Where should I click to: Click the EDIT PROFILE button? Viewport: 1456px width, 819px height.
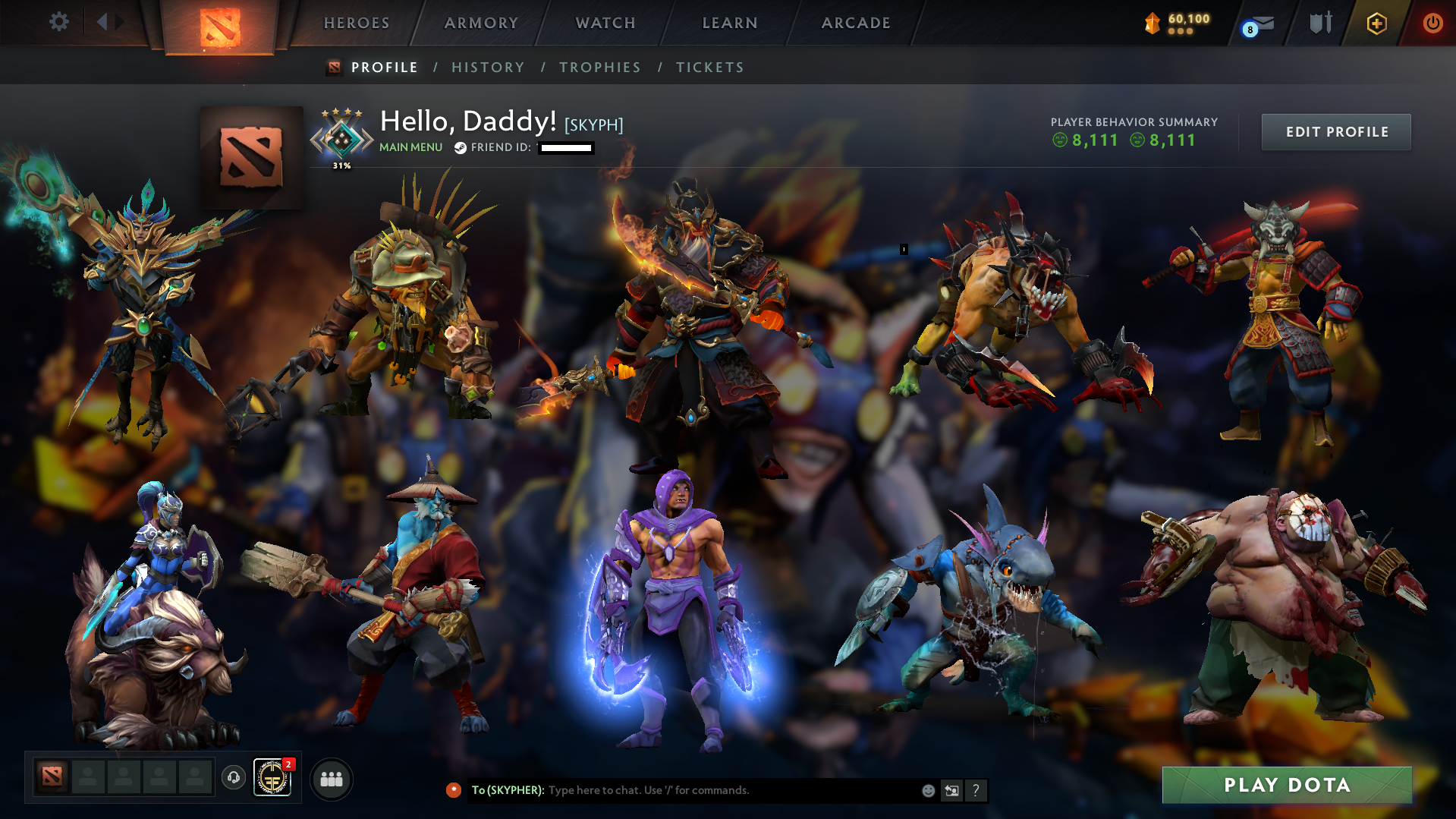tap(1335, 131)
